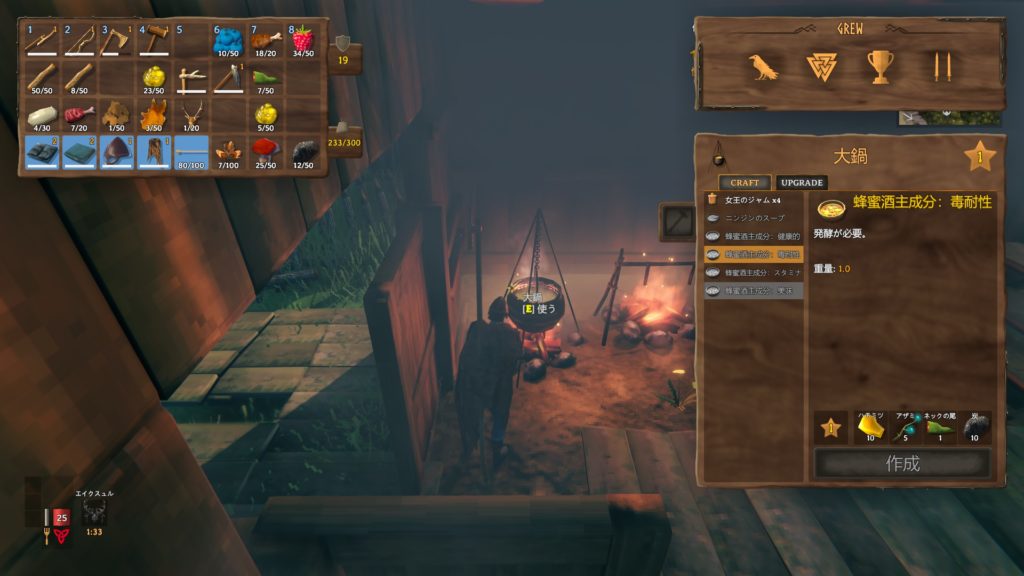
Task: Pick the axe in hotbar slot 3
Action: pyautogui.click(x=115, y=42)
